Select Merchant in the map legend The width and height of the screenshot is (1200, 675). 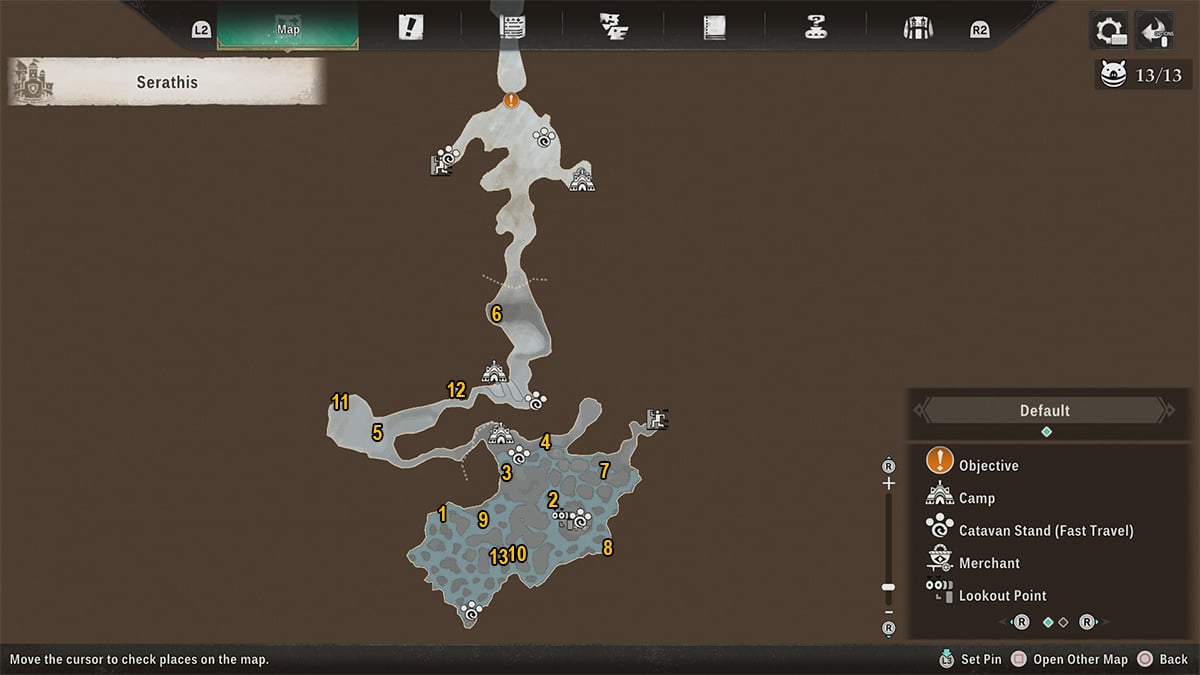tap(989, 563)
